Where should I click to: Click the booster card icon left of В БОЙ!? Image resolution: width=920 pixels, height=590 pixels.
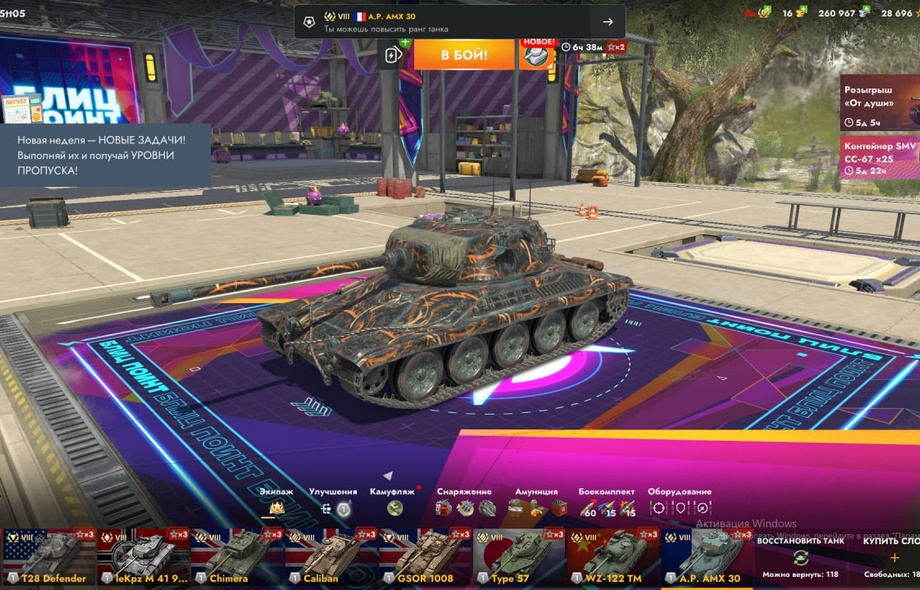(x=395, y=56)
